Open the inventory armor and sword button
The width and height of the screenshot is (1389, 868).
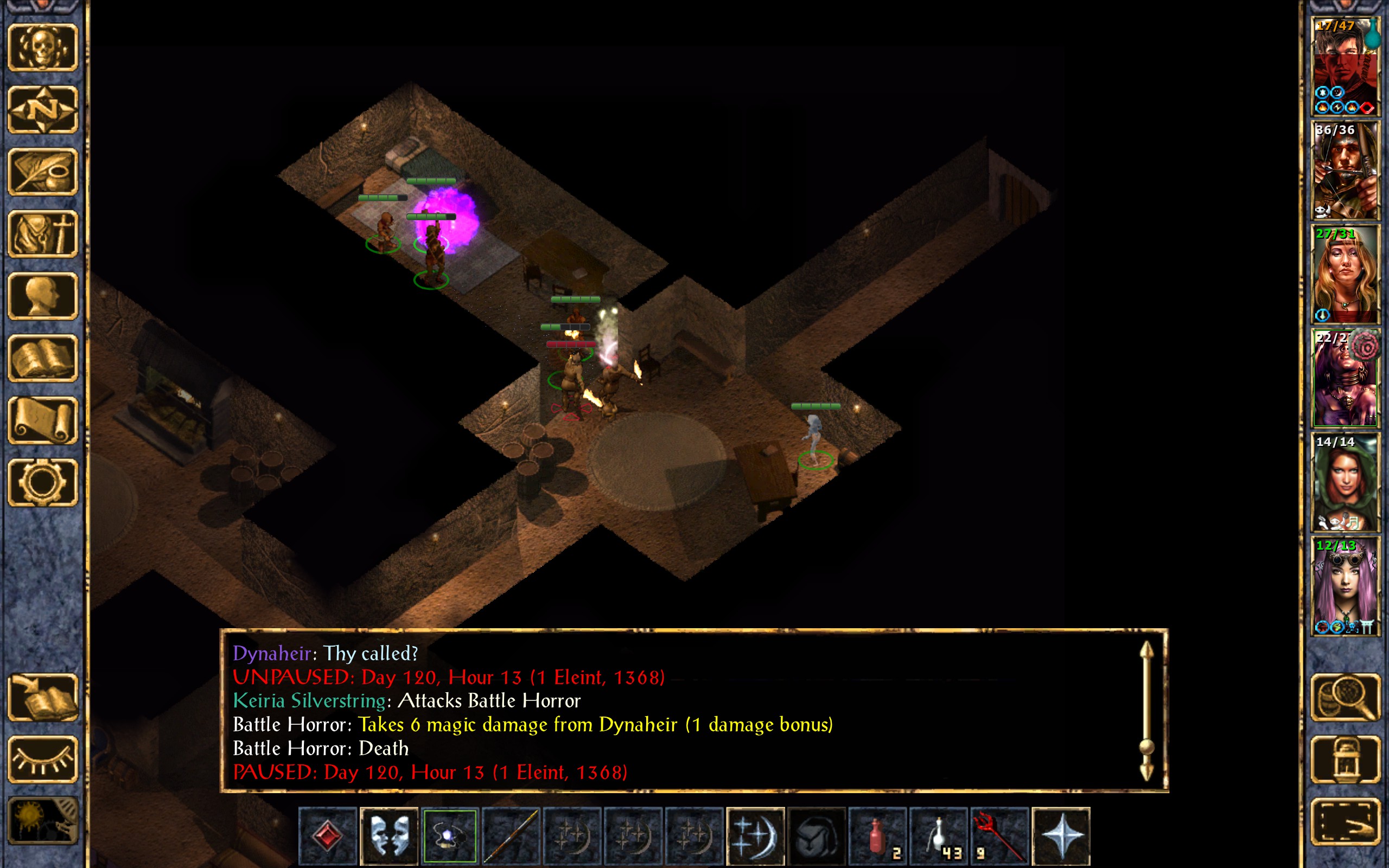point(42,234)
